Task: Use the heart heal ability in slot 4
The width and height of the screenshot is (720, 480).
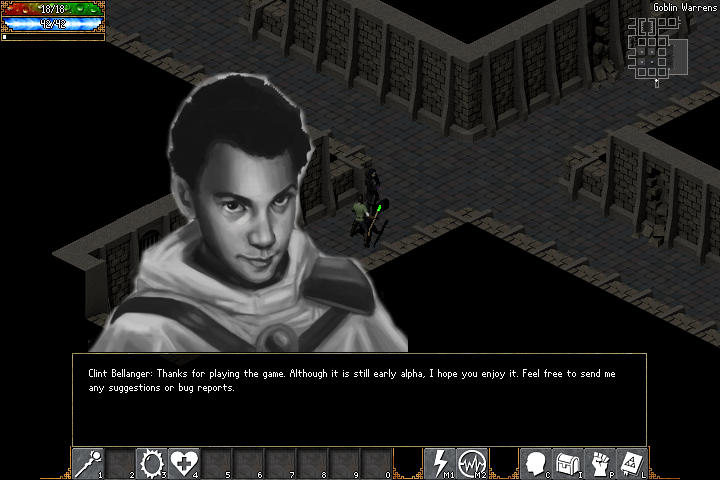Action: (x=183, y=463)
